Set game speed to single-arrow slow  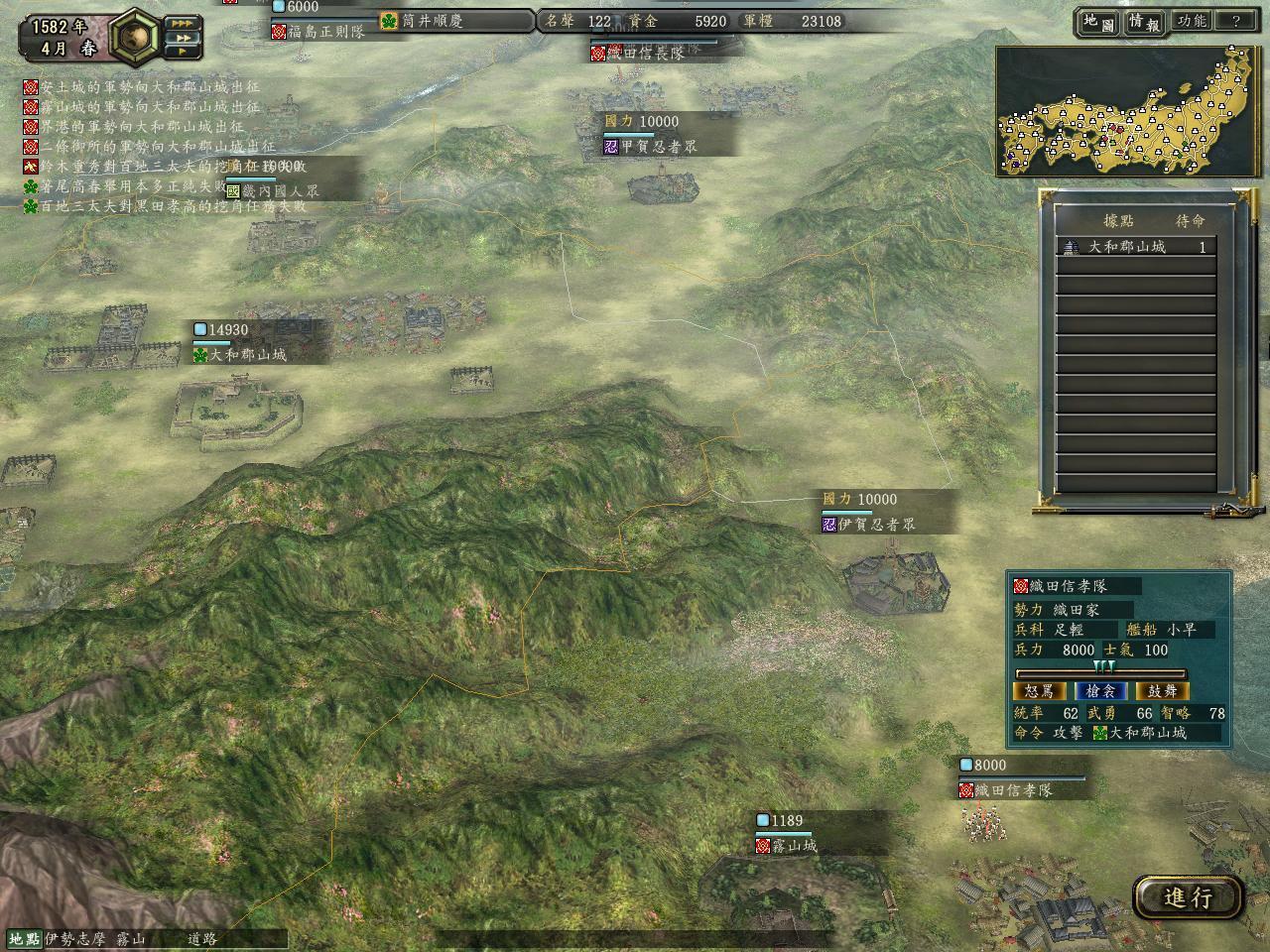pyautogui.click(x=182, y=54)
